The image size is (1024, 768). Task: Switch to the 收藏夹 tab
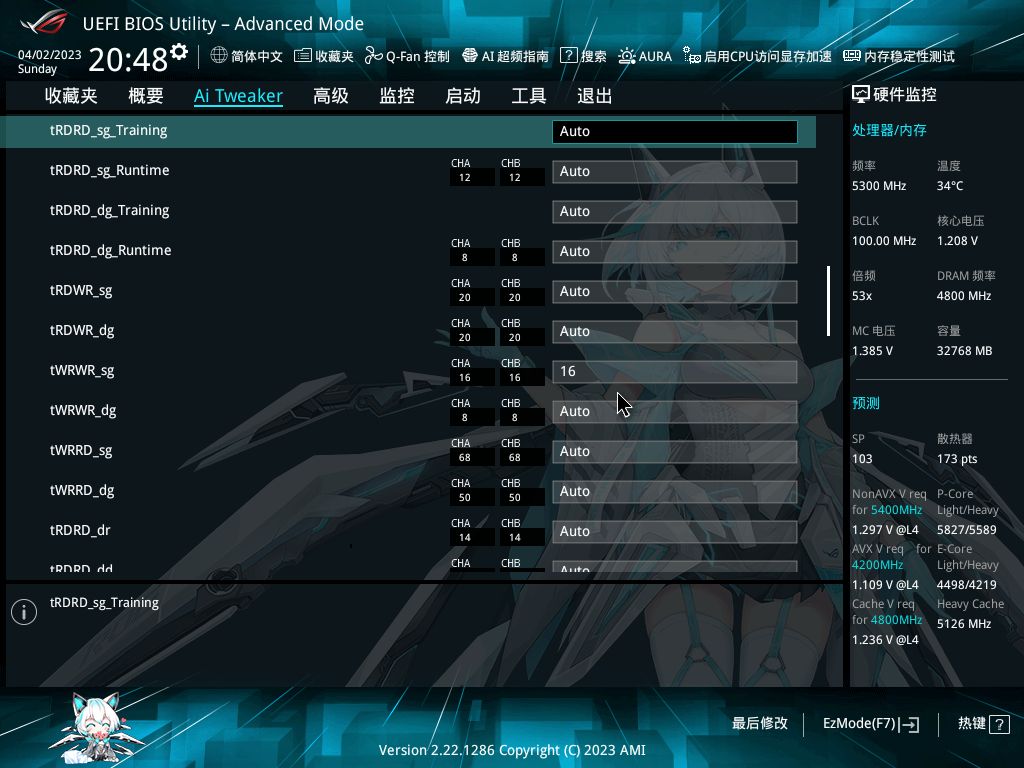click(71, 96)
